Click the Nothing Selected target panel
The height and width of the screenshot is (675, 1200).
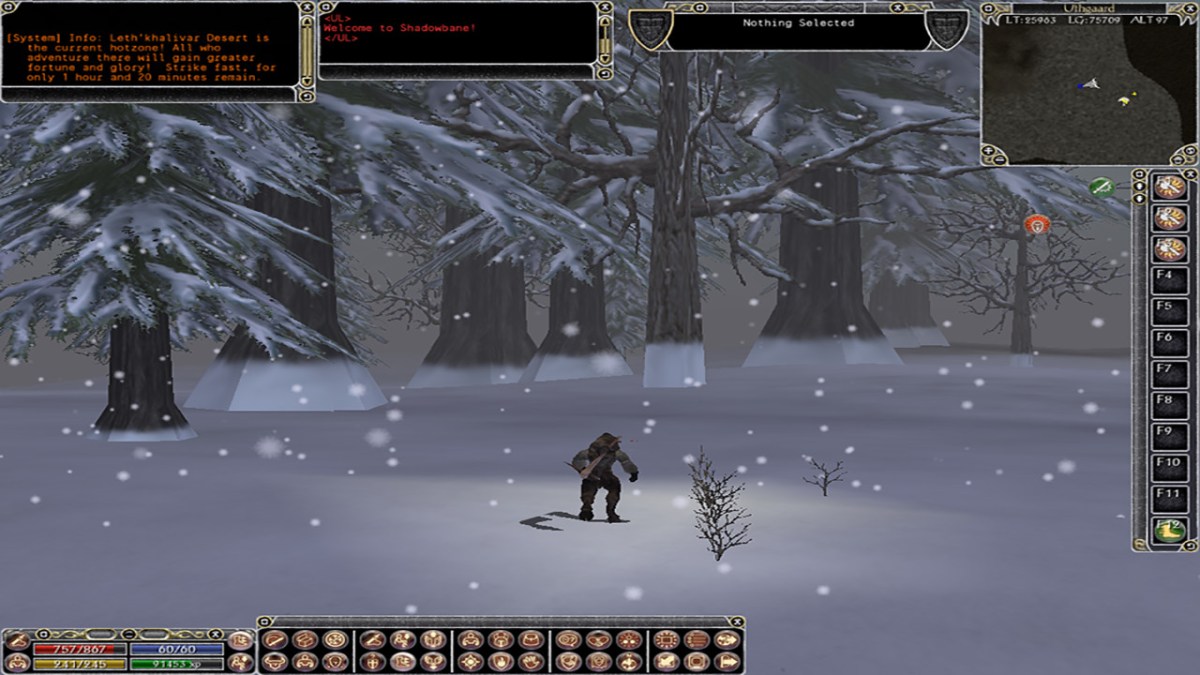[798, 29]
